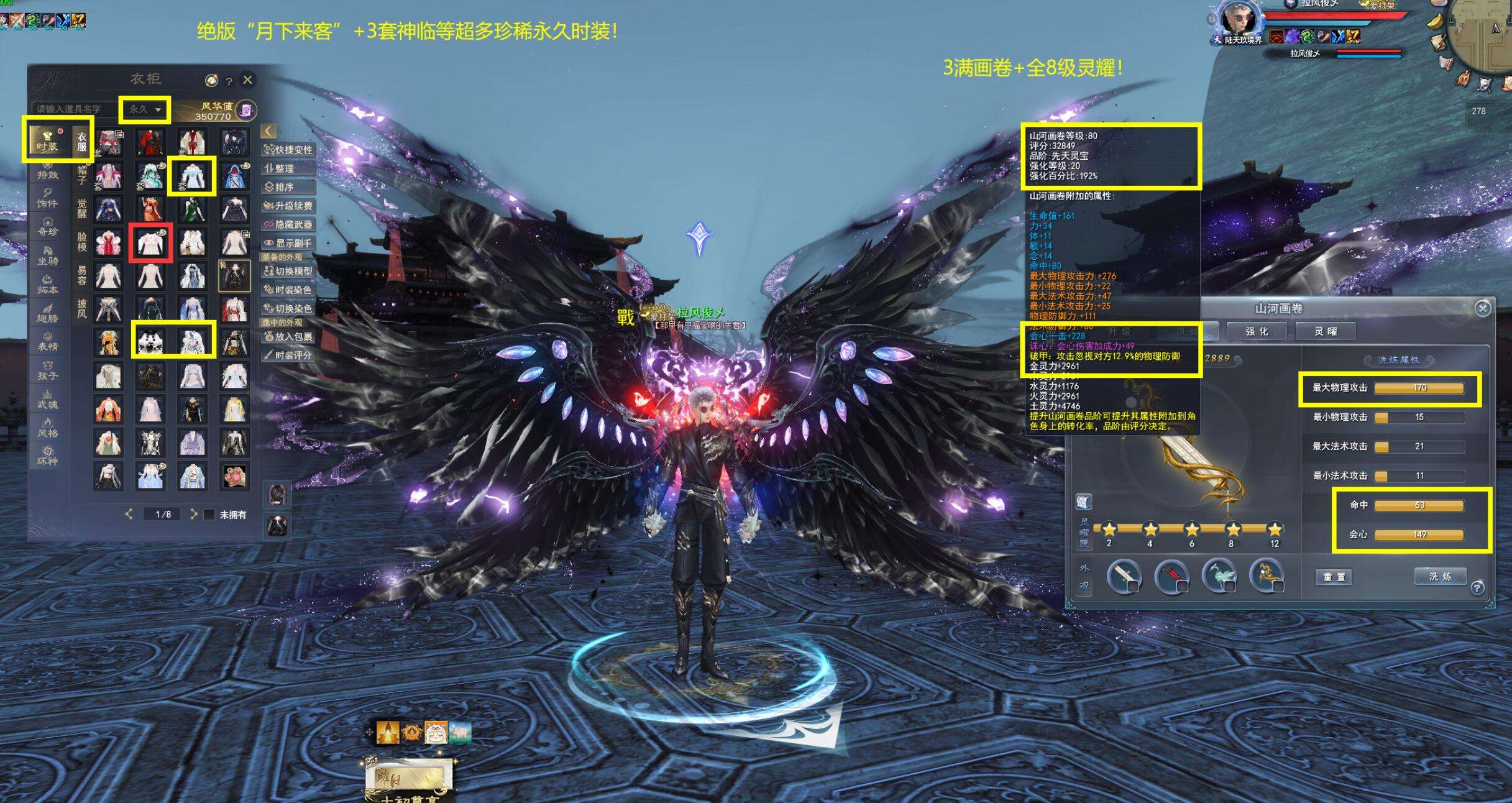
Task: Open the 披风 cloak sub-tab
Action: click(x=82, y=309)
